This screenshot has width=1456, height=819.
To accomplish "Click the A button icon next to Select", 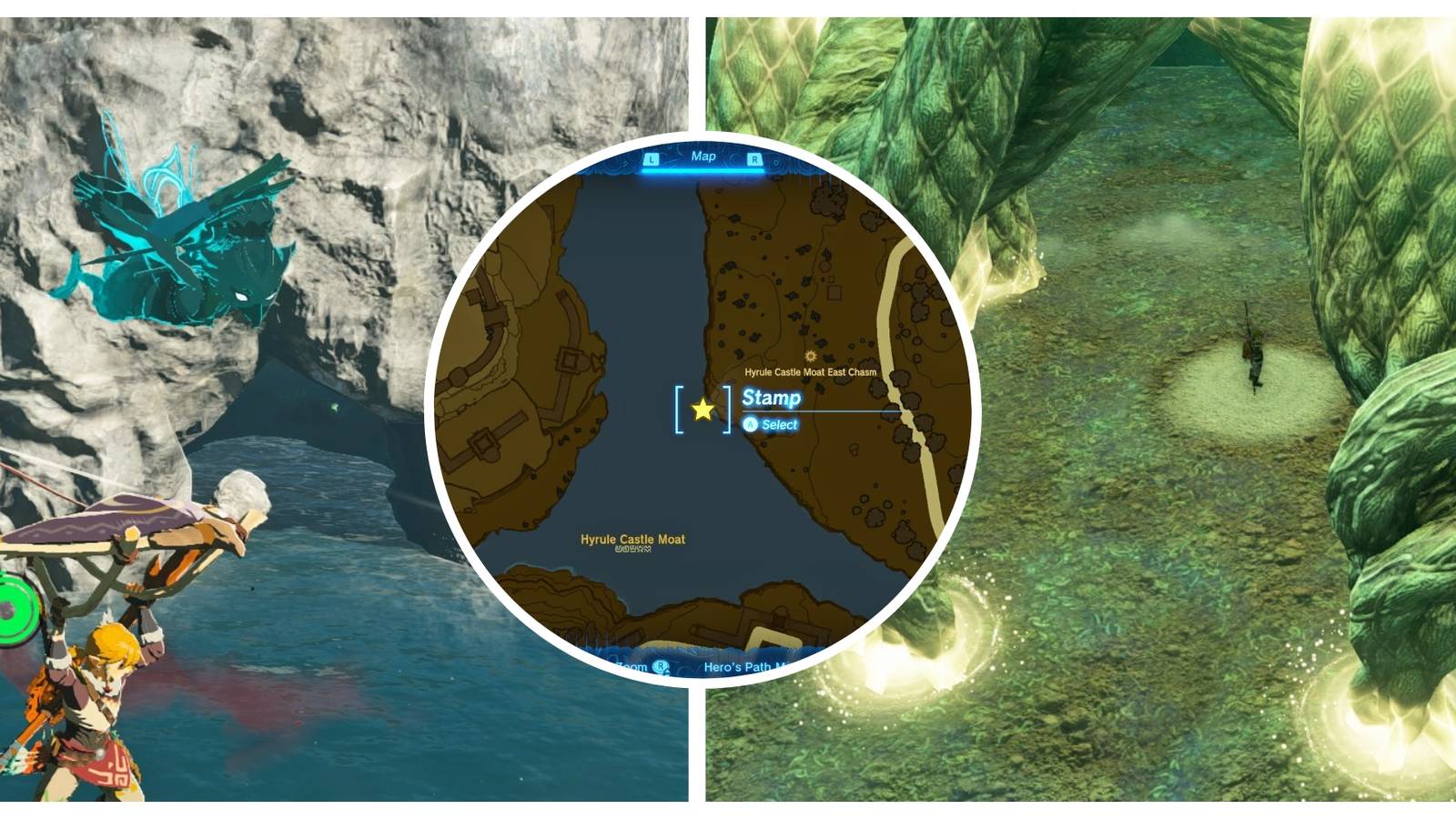I will pos(752,425).
